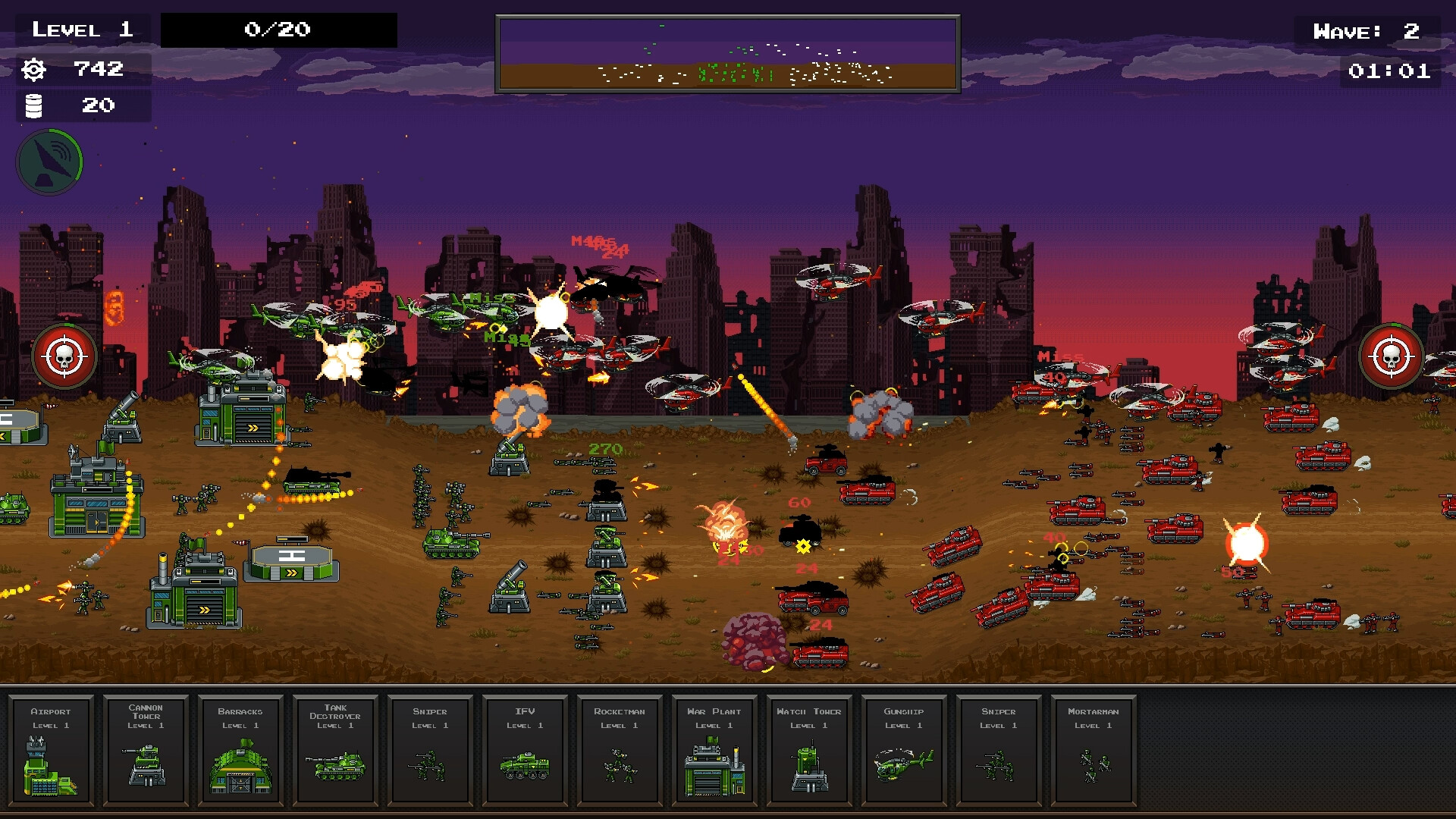Choose the Barracks from the build bar
1456x819 pixels.
[x=240, y=751]
